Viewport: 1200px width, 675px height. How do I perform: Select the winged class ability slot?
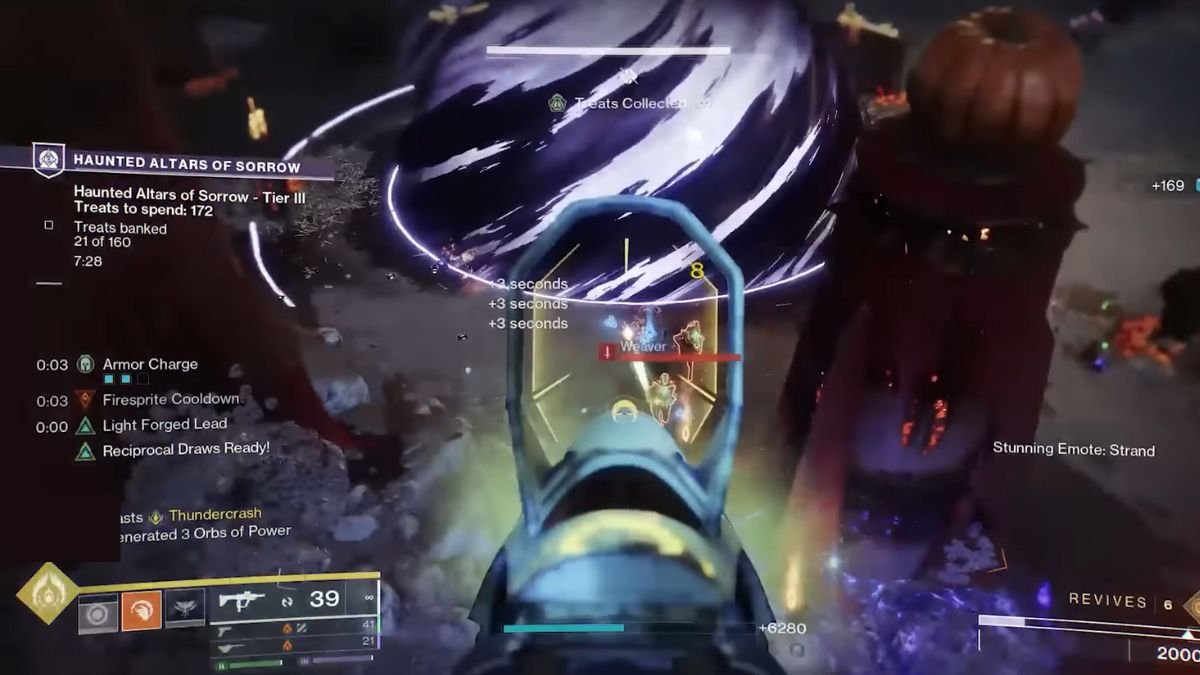pyautogui.click(x=185, y=608)
